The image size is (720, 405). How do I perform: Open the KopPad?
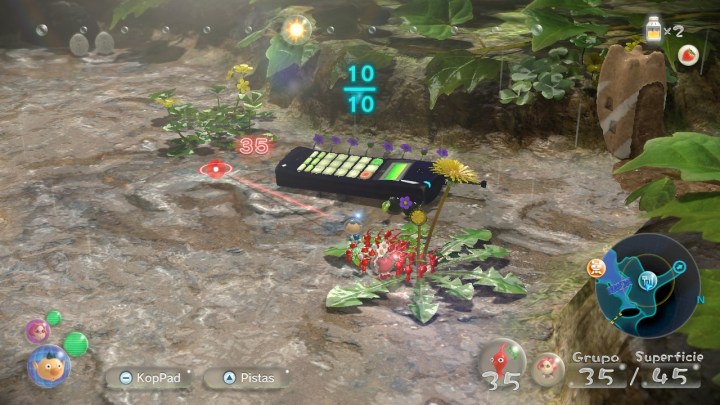coord(148,378)
